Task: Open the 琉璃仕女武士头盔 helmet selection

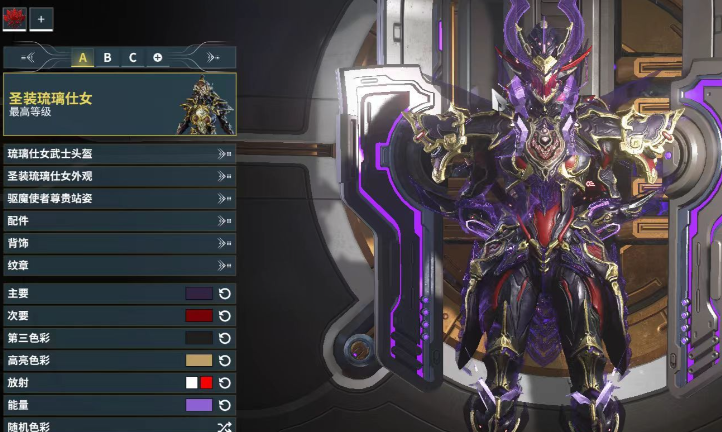Action: (x=119, y=154)
